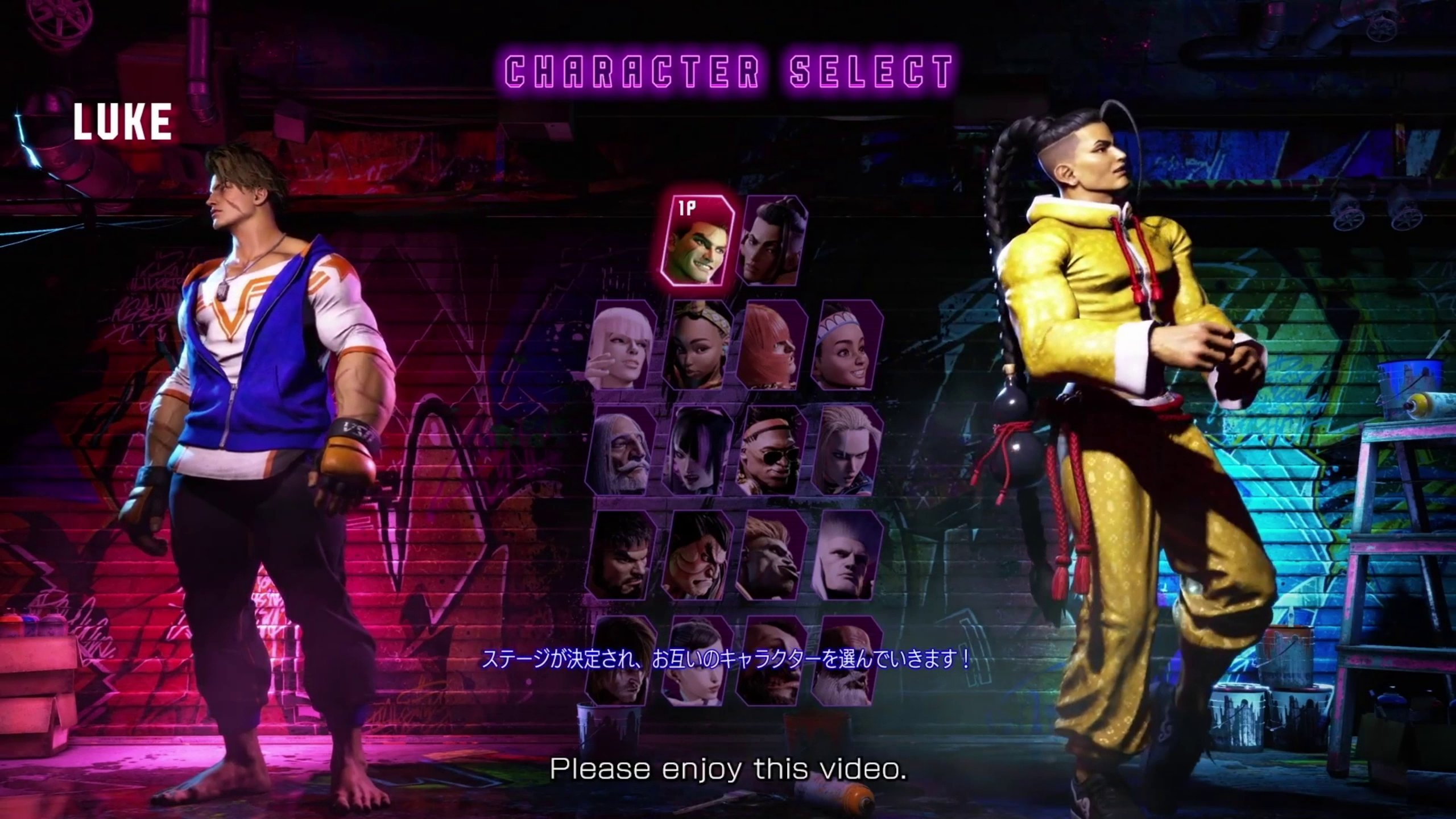1456x819 pixels.
Task: Select E. Honda's kabuki-painted portrait
Action: pos(696,555)
